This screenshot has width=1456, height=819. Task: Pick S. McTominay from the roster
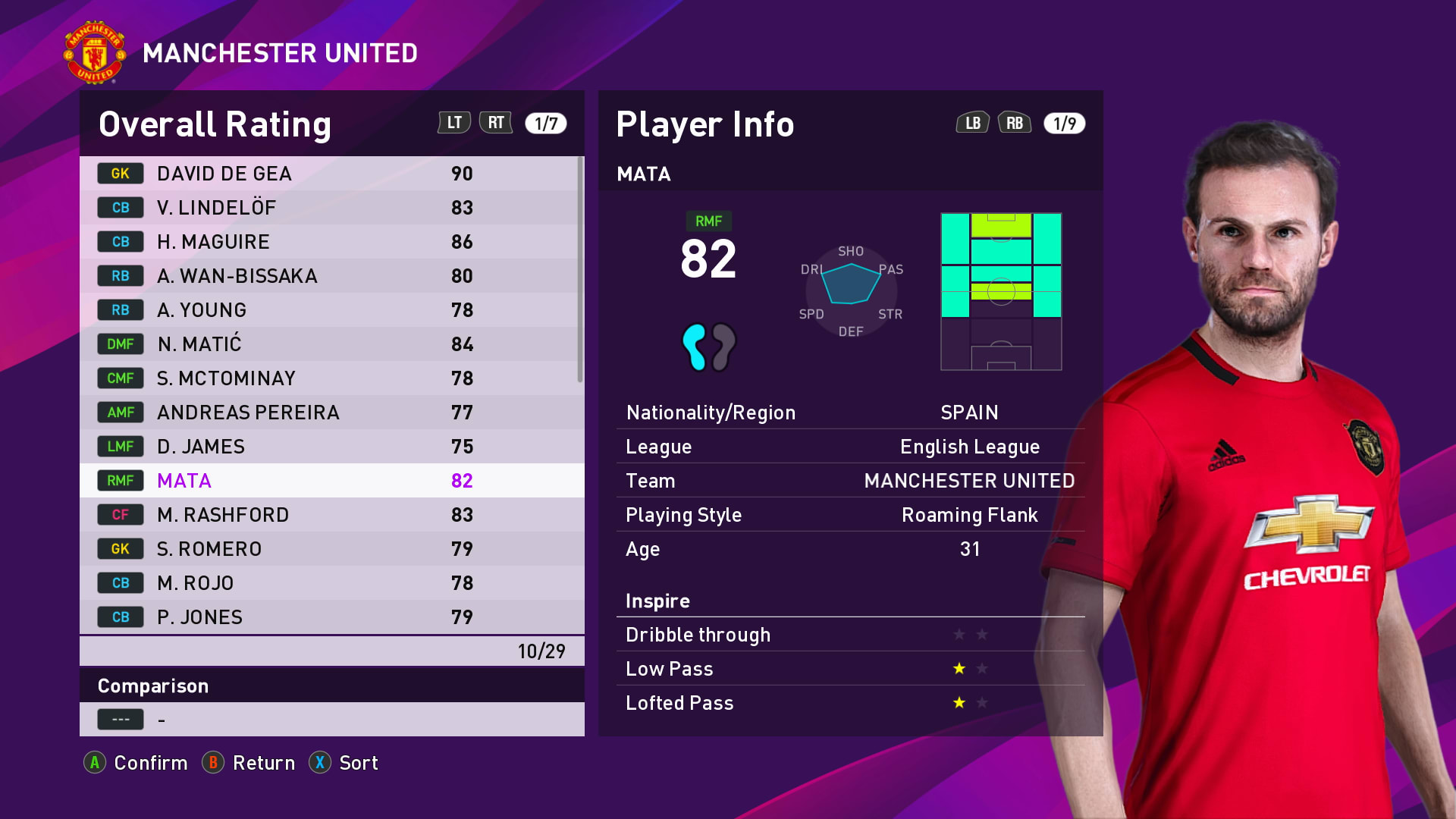click(331, 378)
